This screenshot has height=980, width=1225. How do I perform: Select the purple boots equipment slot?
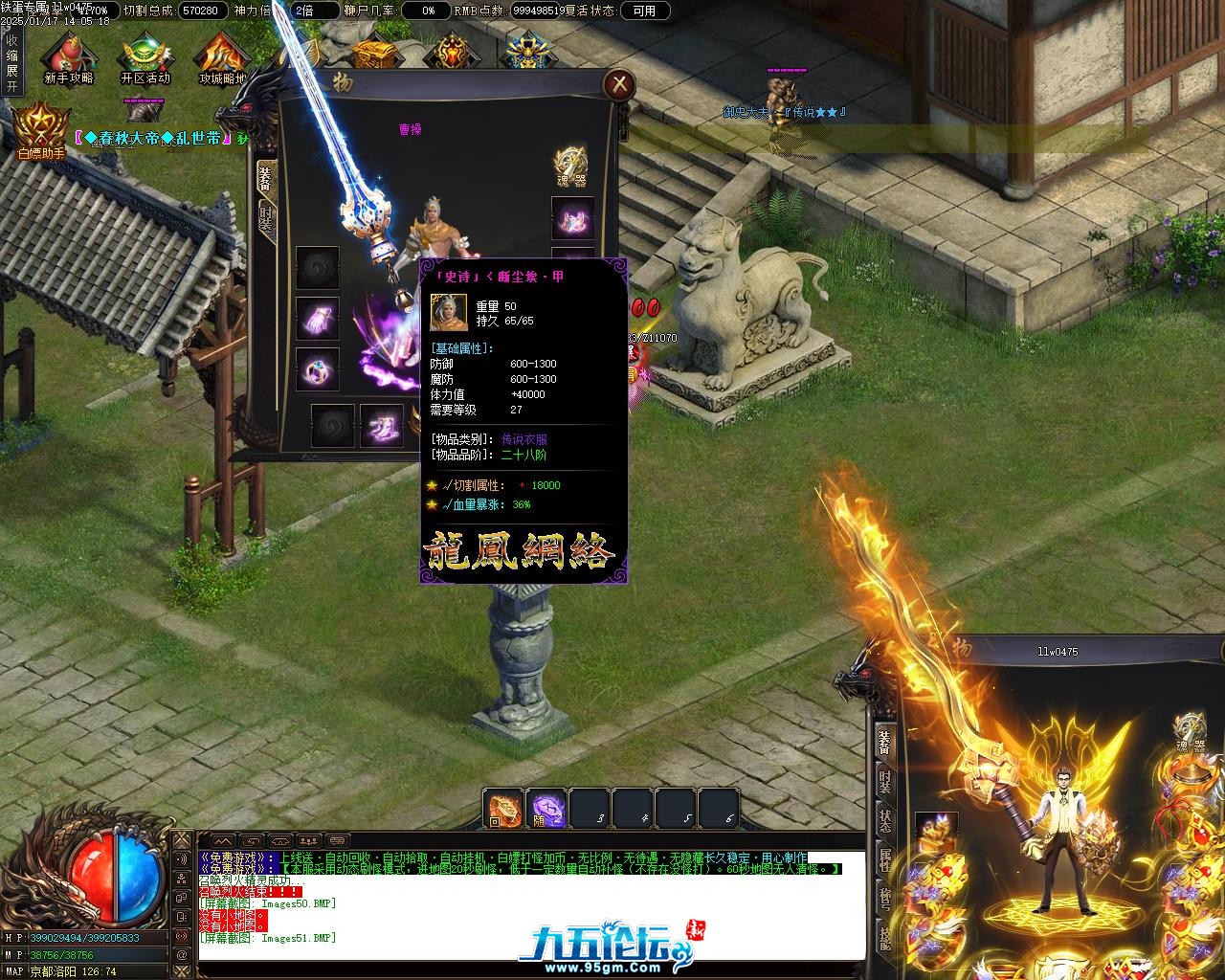click(381, 426)
